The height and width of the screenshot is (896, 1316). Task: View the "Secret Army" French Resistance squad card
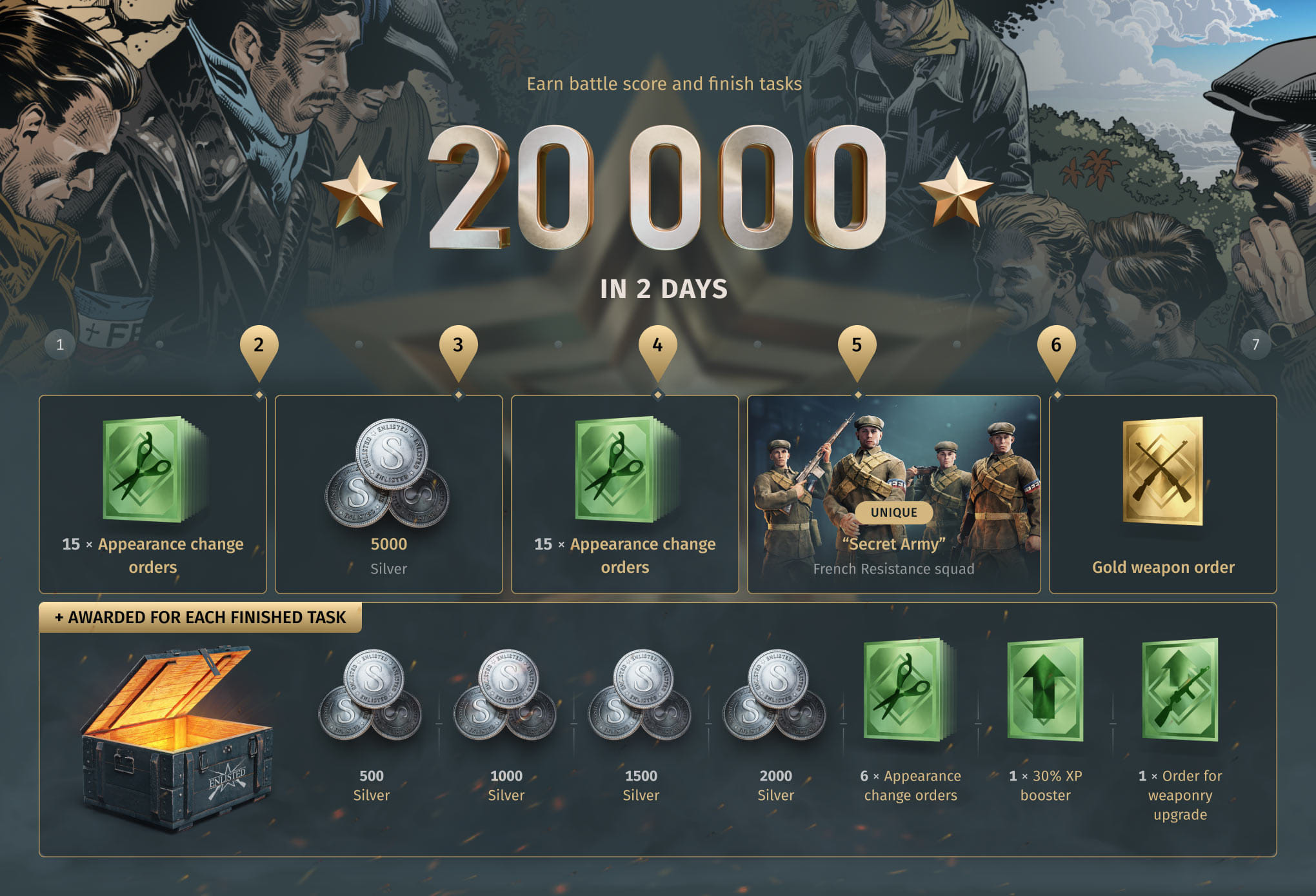(893, 494)
